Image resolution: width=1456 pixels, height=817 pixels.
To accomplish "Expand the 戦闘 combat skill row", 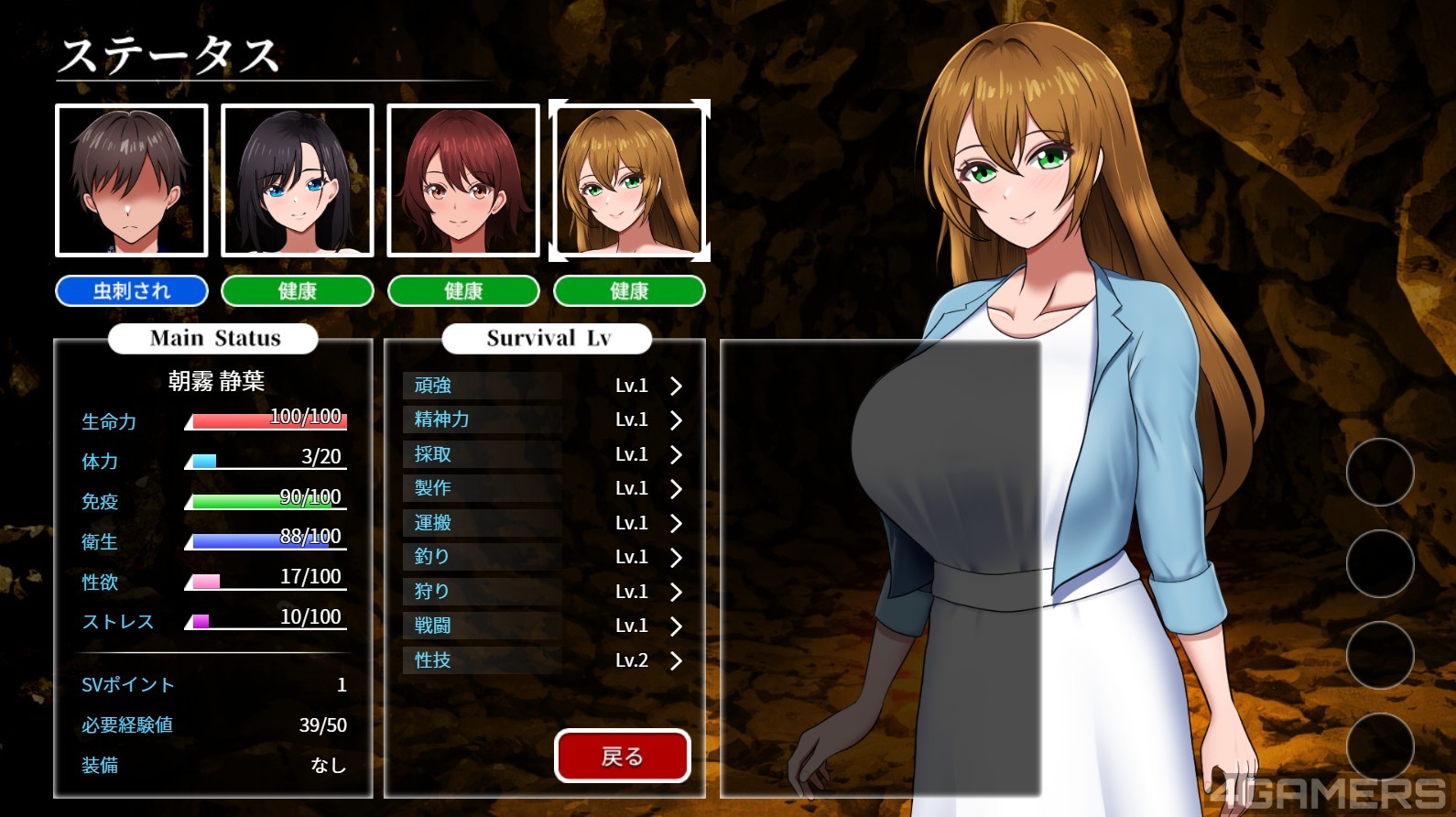I will point(545,626).
